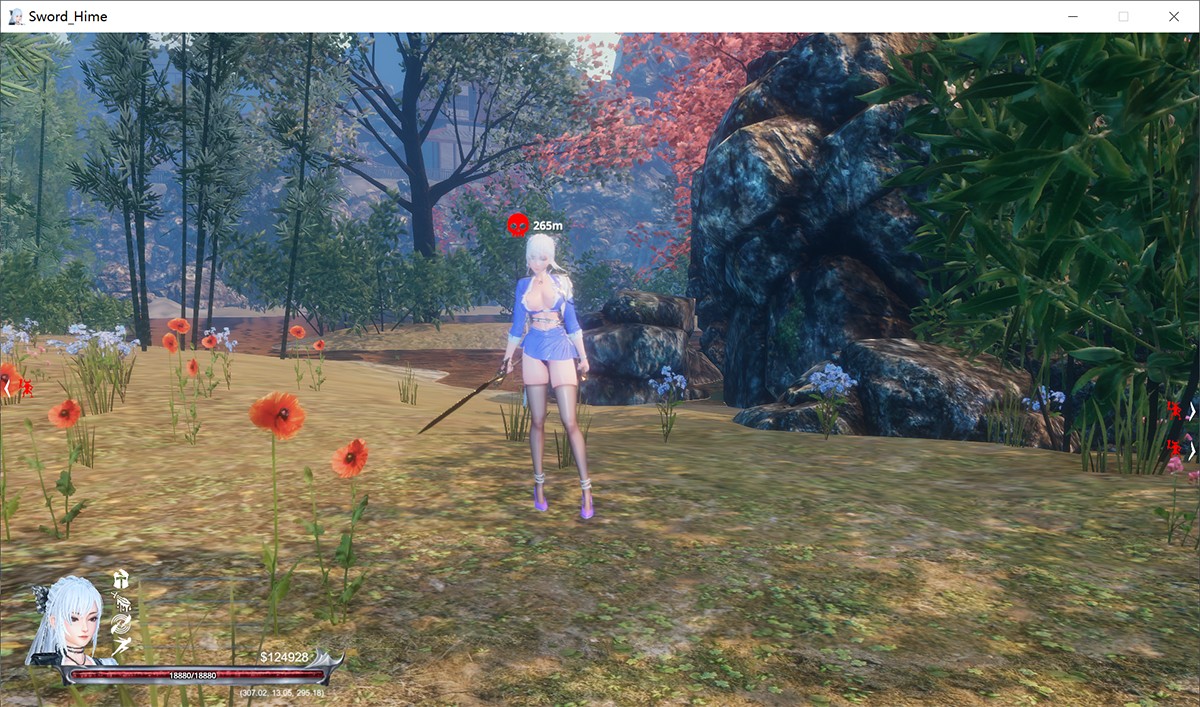Select the helmet armor icon
Viewport: 1200px width, 707px height.
click(x=121, y=579)
